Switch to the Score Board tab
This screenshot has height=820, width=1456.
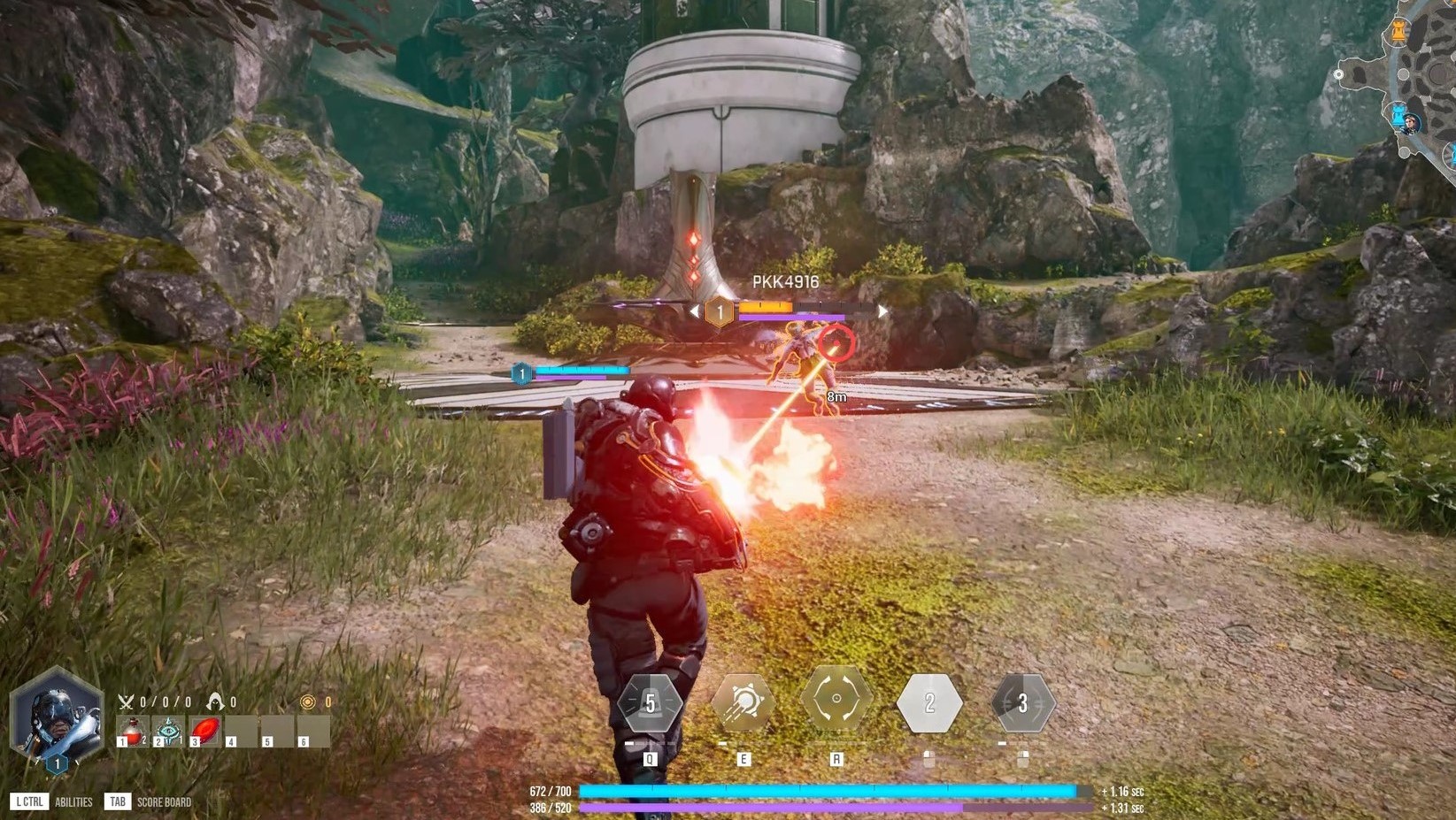click(x=164, y=801)
